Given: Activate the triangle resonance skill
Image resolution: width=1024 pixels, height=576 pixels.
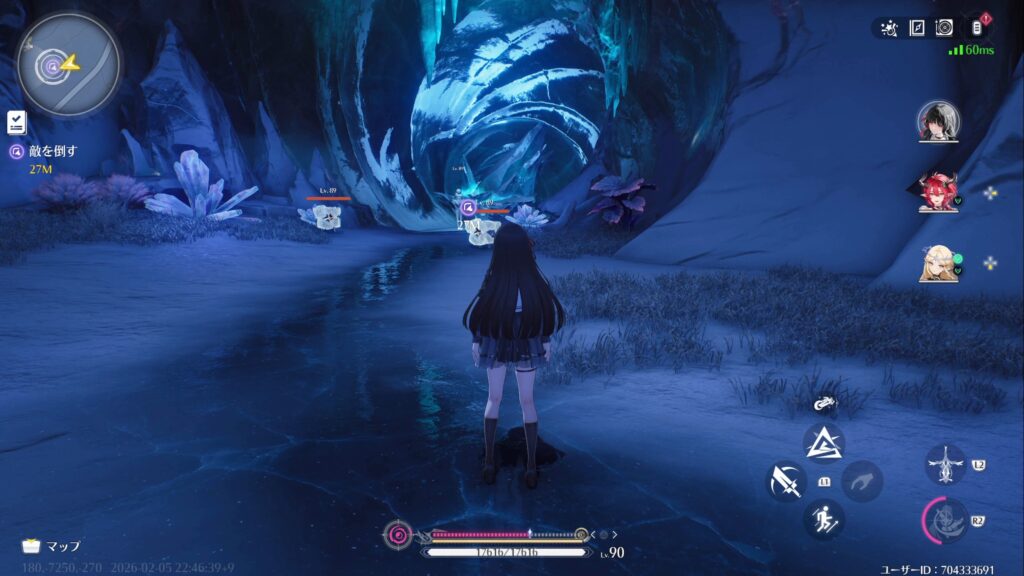Looking at the screenshot, I should (824, 442).
